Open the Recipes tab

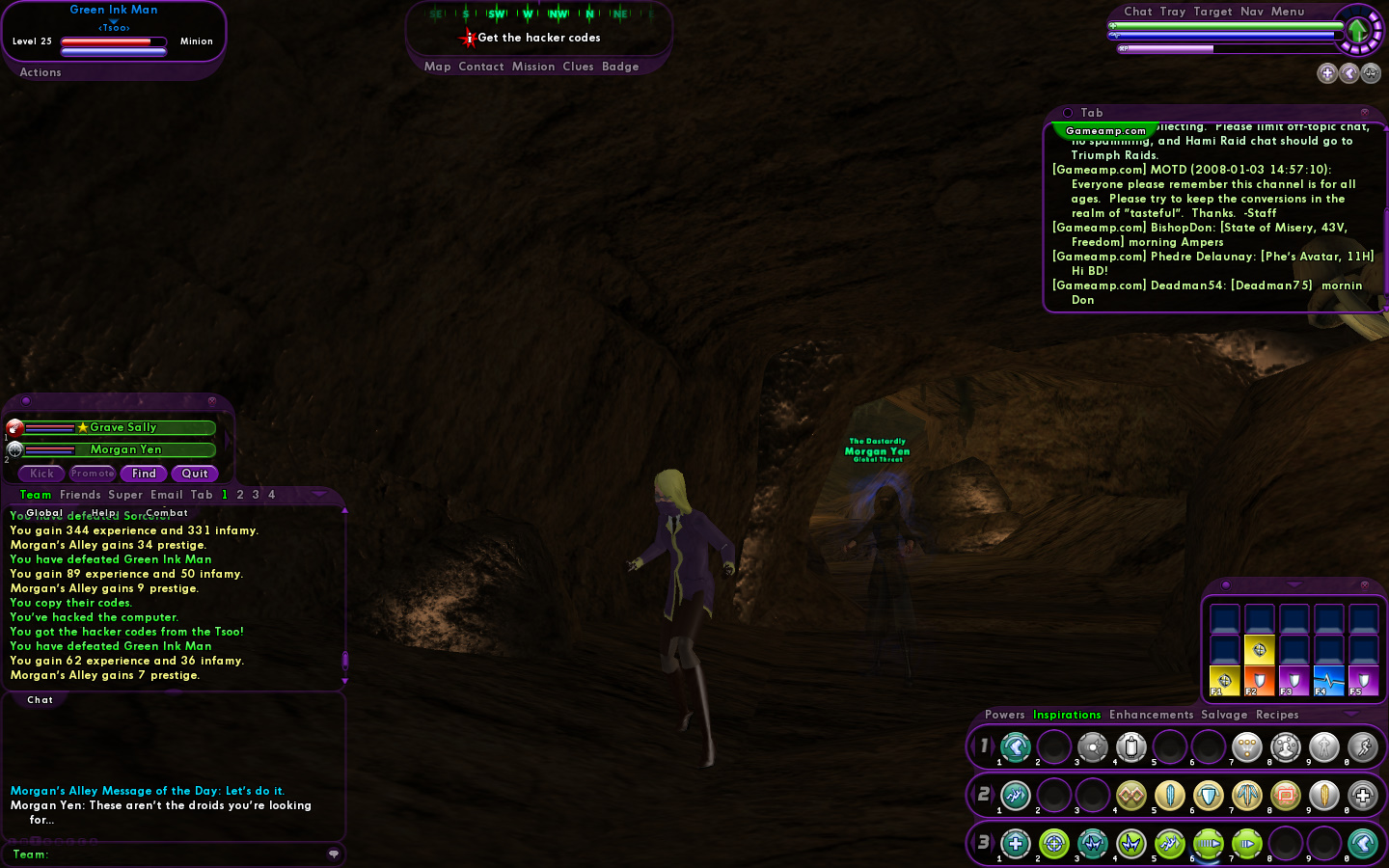click(x=1277, y=715)
